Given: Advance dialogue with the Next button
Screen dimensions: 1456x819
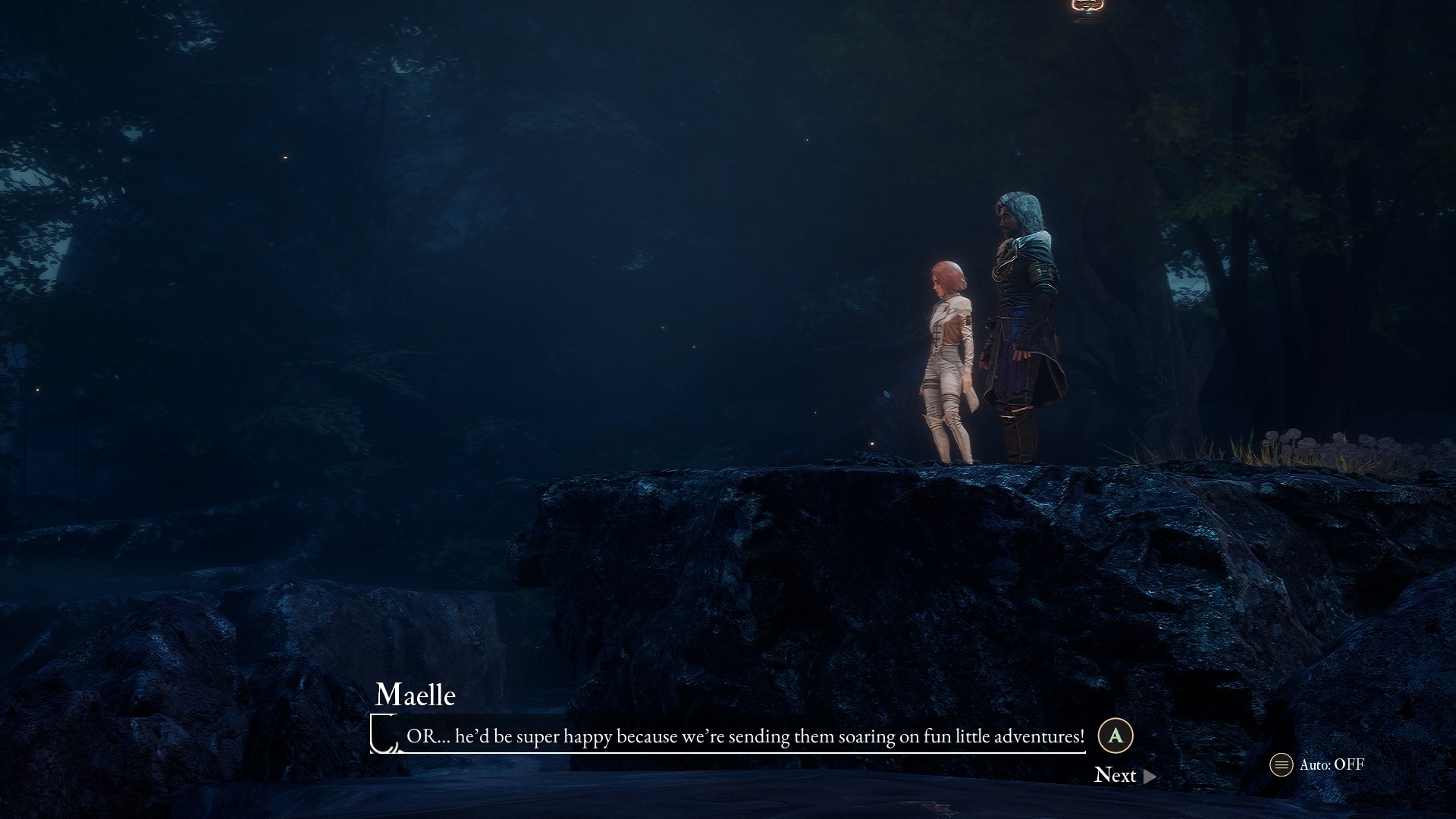Looking at the screenshot, I should point(1124,775).
